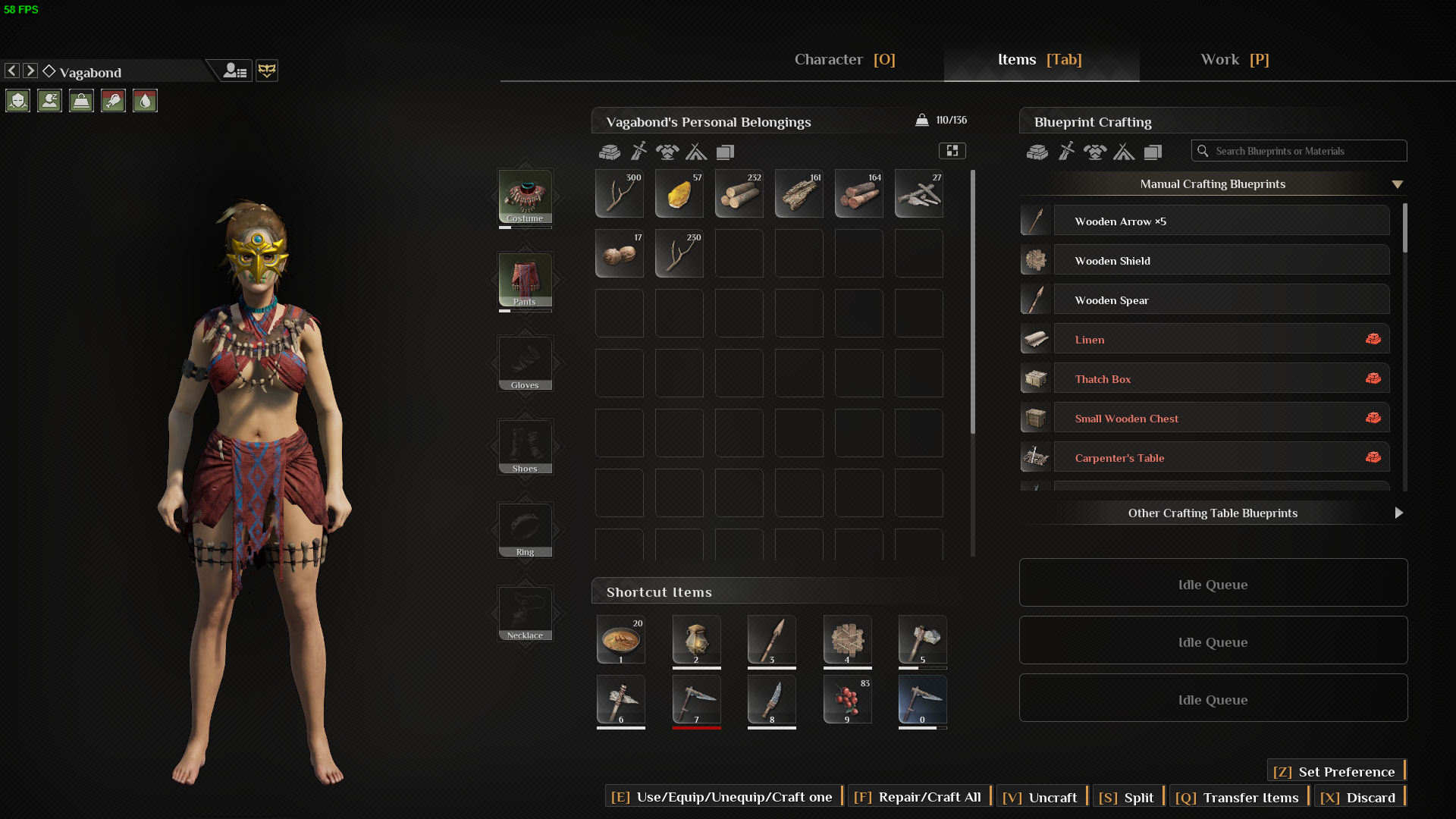This screenshot has height=819, width=1456.
Task: Choose the Wooden Shield blueprint
Action: tap(1221, 261)
